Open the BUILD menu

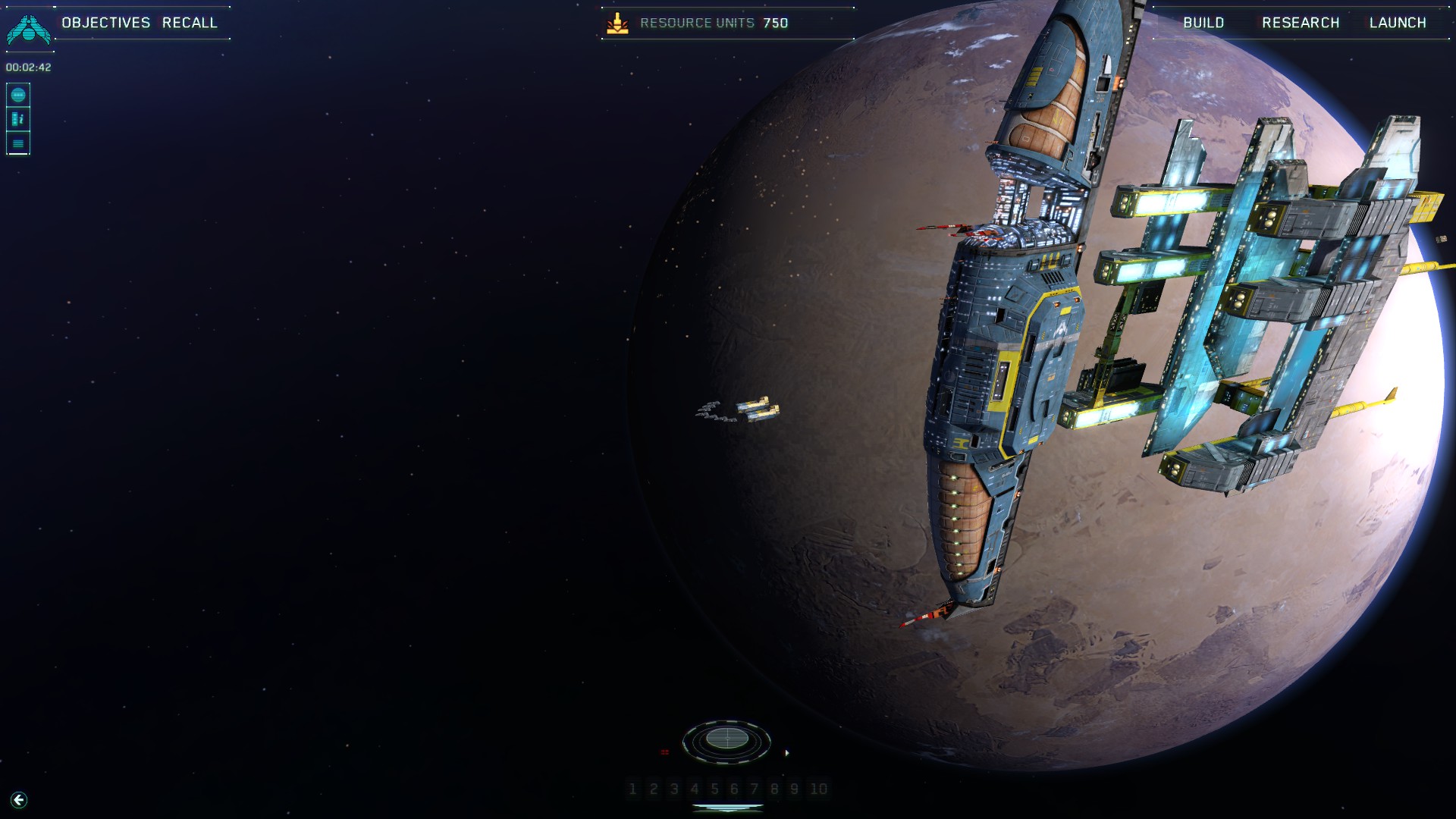click(1203, 23)
